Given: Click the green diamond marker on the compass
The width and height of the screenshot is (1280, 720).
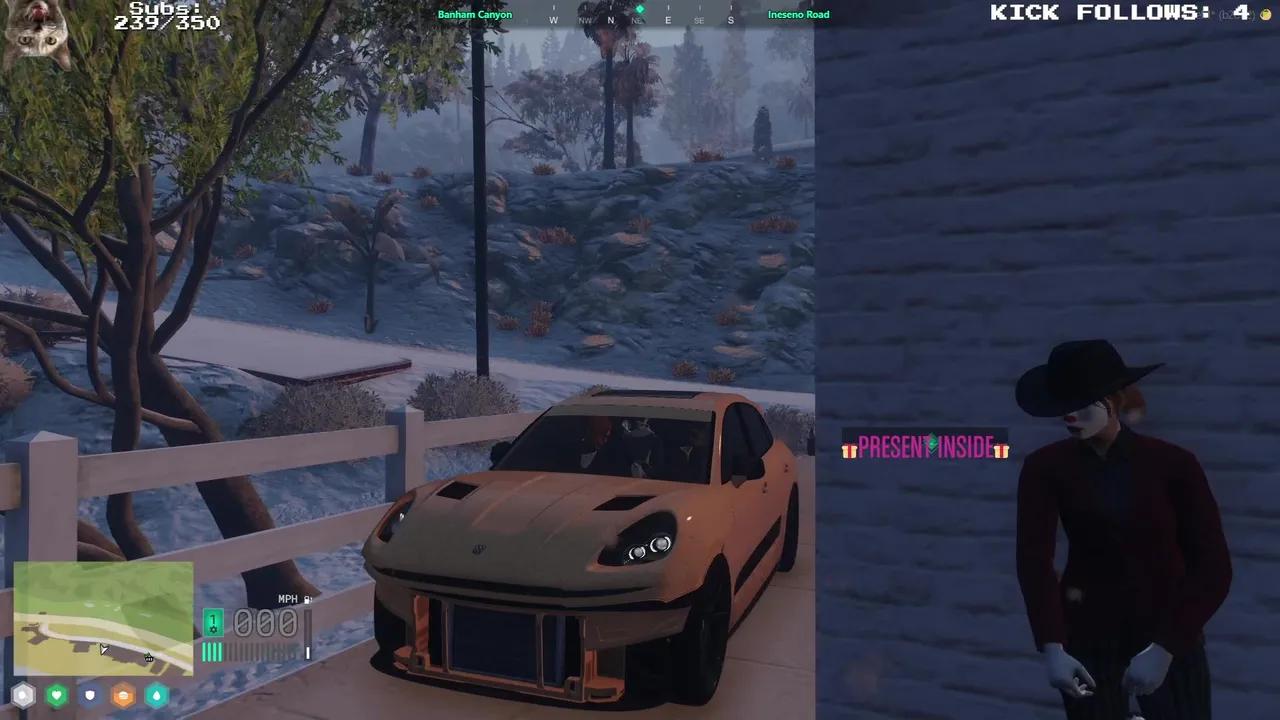Looking at the screenshot, I should (639, 9).
